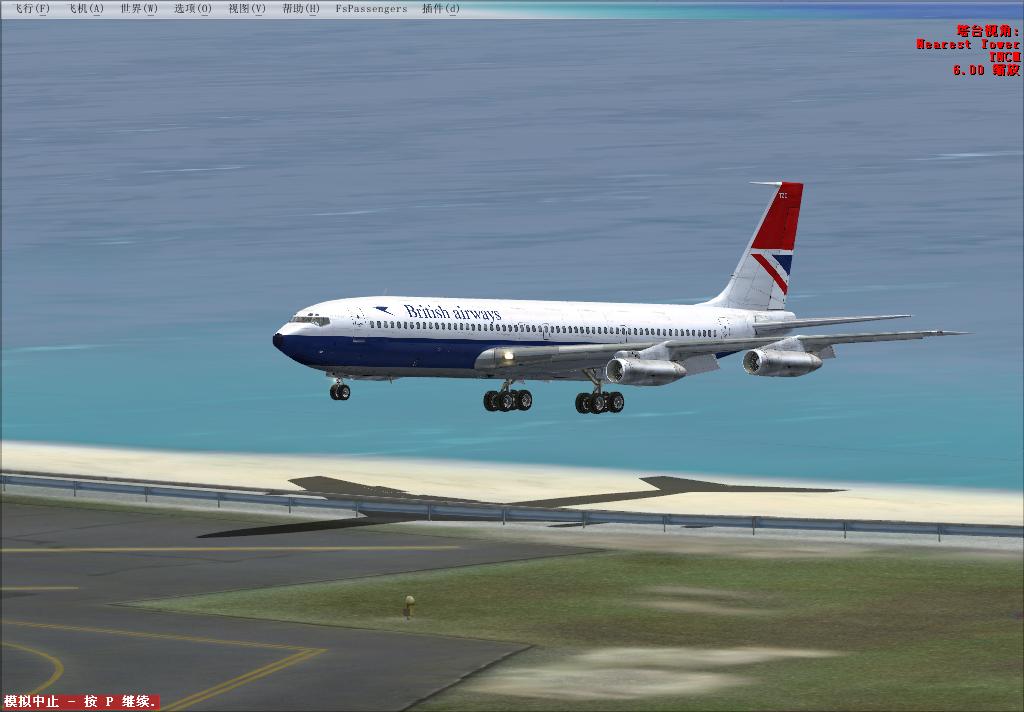1024x712 pixels.
Task: Open the 视图(V) Views menu
Action: pyautogui.click(x=247, y=9)
